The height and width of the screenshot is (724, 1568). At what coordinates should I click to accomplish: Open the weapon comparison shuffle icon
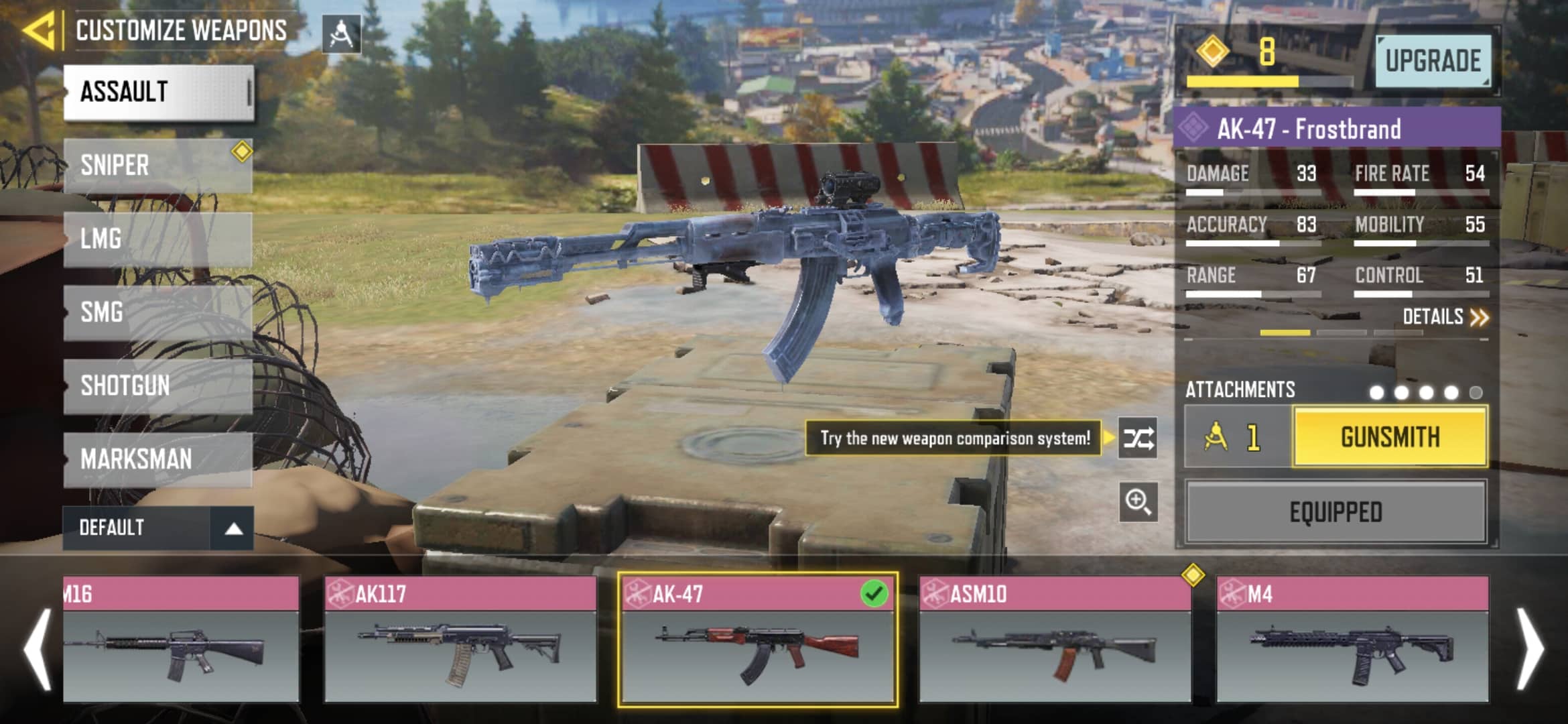pyautogui.click(x=1138, y=438)
